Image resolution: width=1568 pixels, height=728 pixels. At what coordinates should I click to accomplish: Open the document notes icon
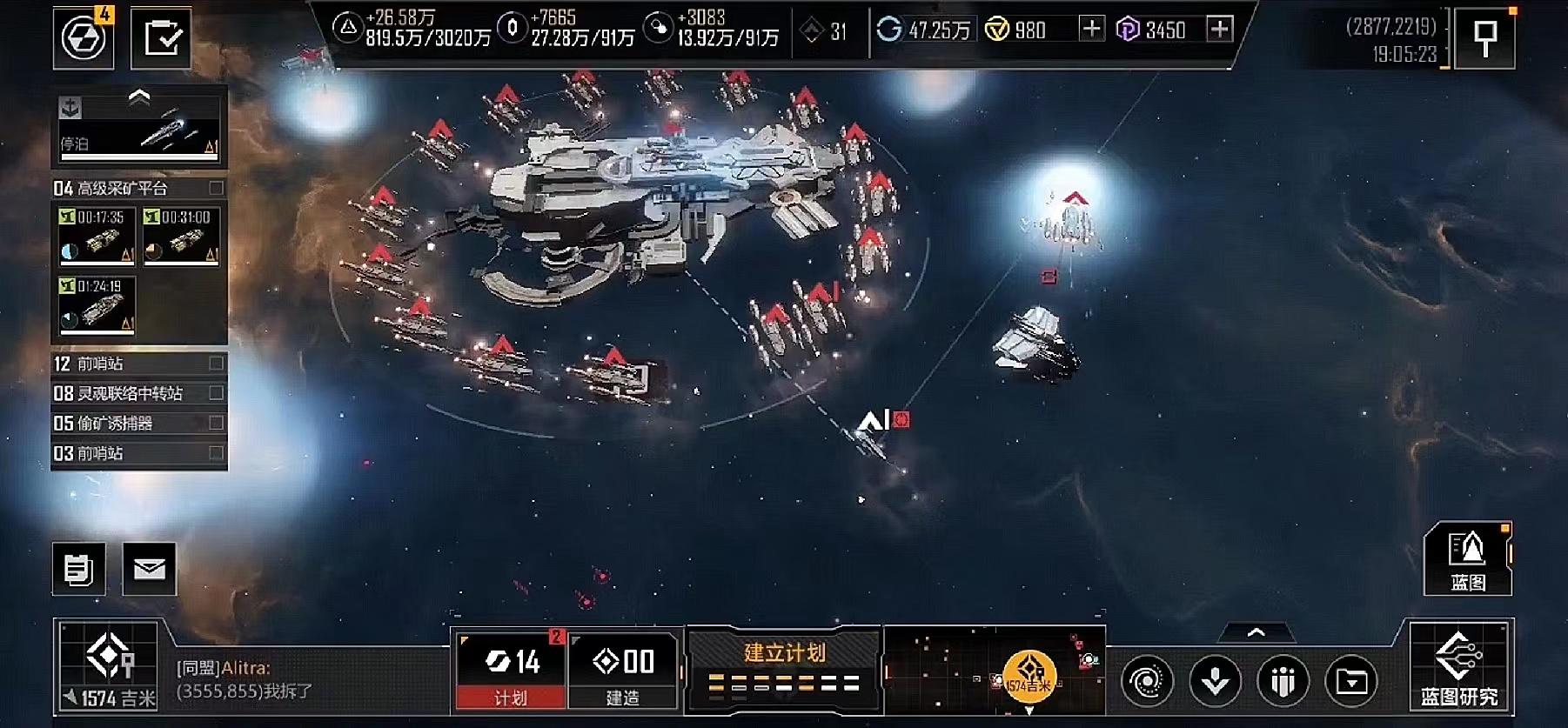tap(79, 569)
